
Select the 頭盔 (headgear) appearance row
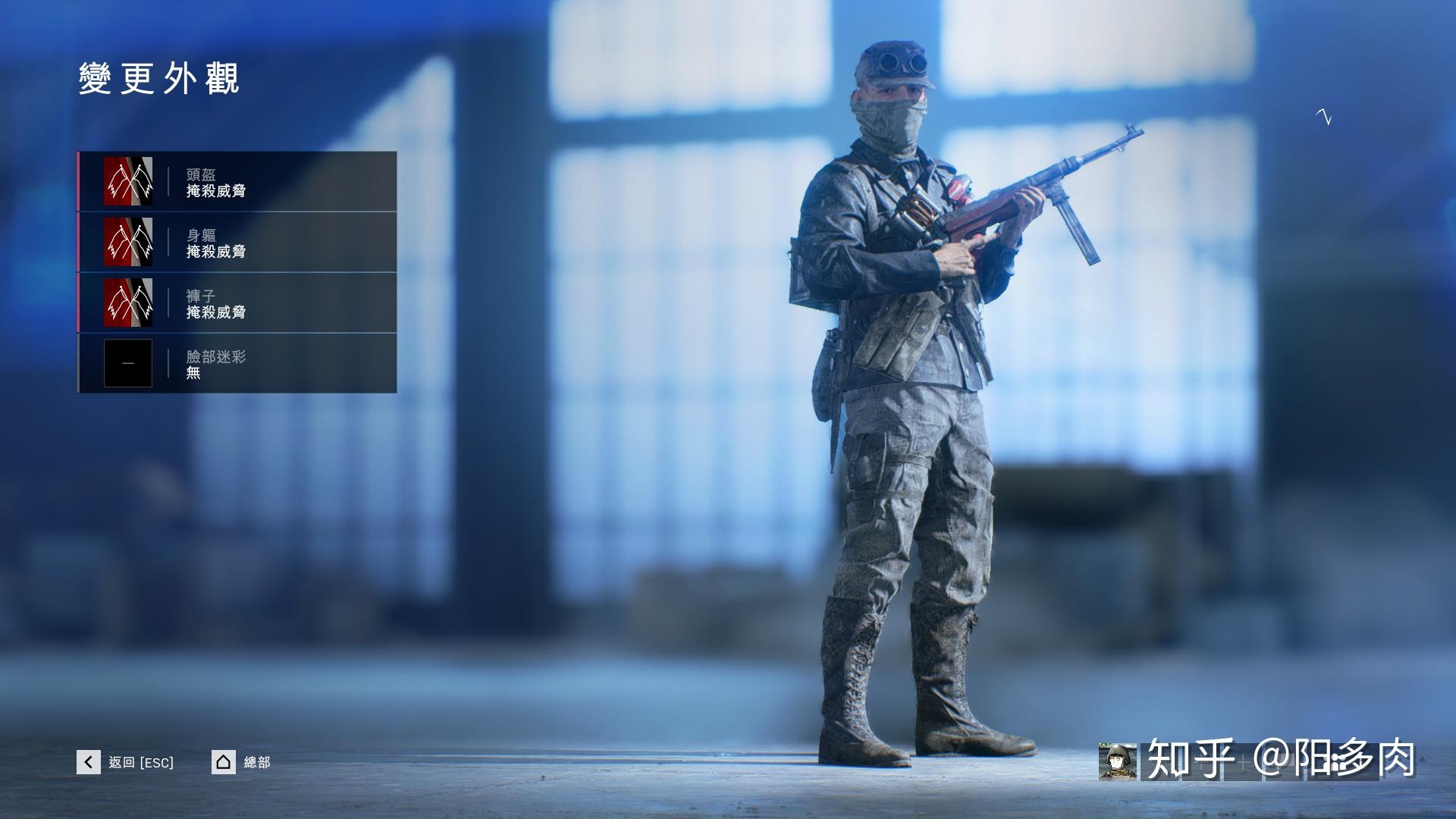point(237,182)
